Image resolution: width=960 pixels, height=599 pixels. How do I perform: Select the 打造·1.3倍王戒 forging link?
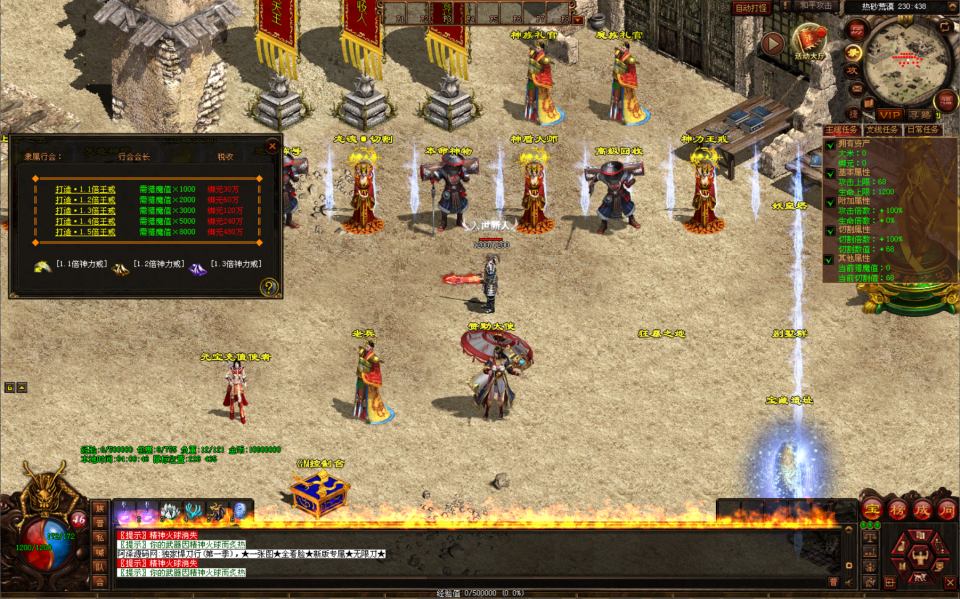pos(86,211)
